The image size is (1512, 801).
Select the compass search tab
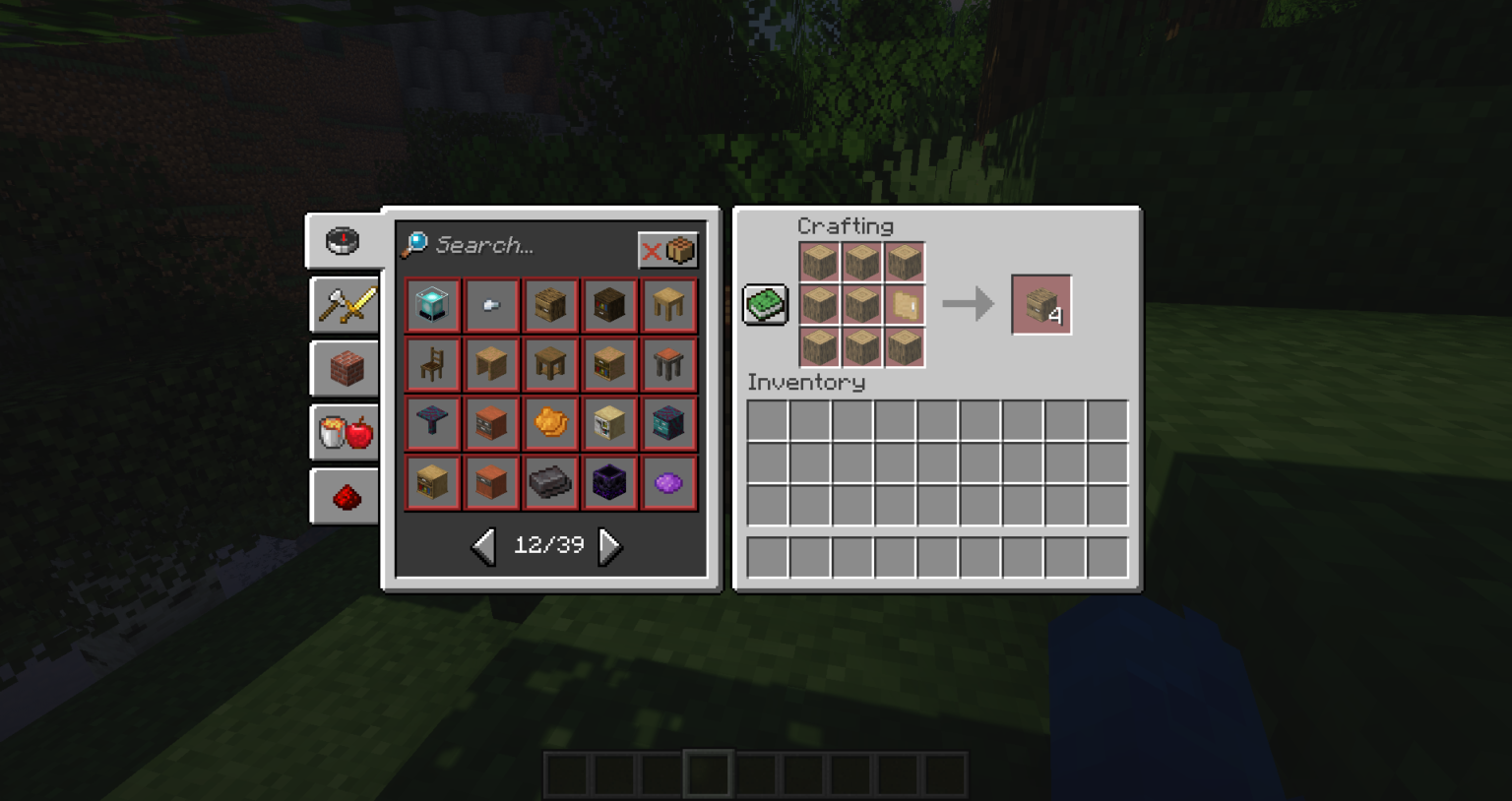pyautogui.click(x=343, y=241)
